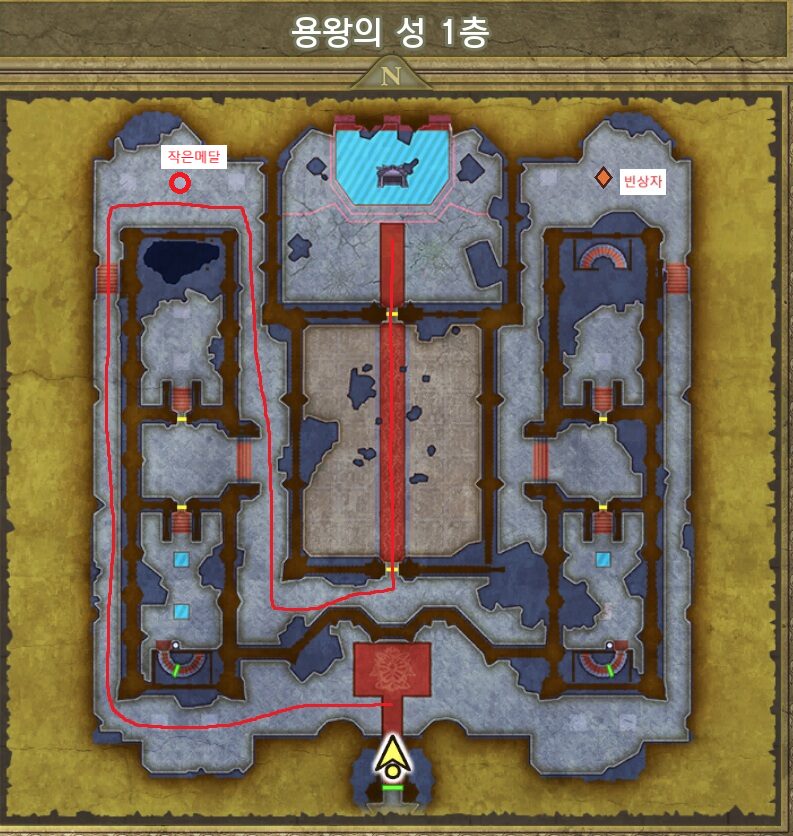
Task: Click the red circle small medal marker
Action: point(180,183)
